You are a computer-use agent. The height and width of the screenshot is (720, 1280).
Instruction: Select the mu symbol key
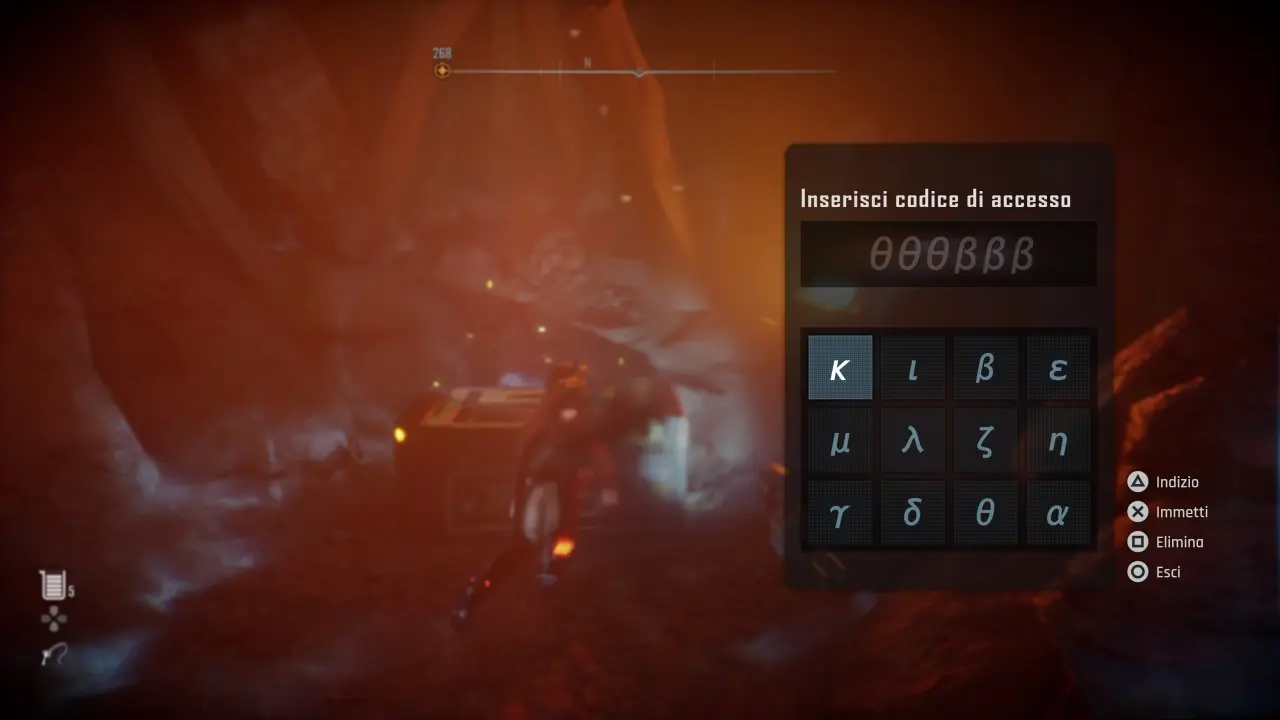[840, 440]
